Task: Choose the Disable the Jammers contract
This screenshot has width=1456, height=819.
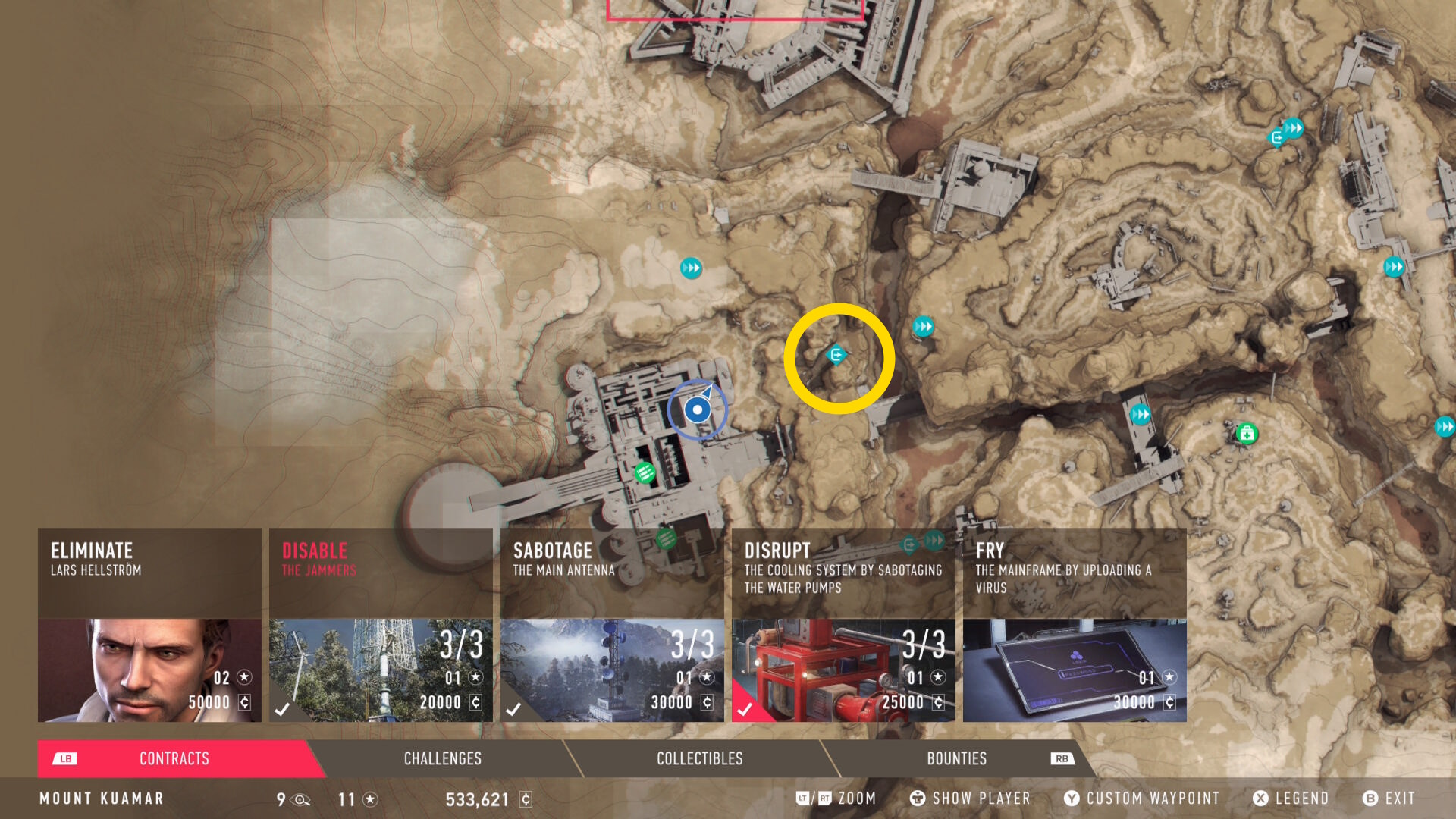Action: pyautogui.click(x=381, y=625)
